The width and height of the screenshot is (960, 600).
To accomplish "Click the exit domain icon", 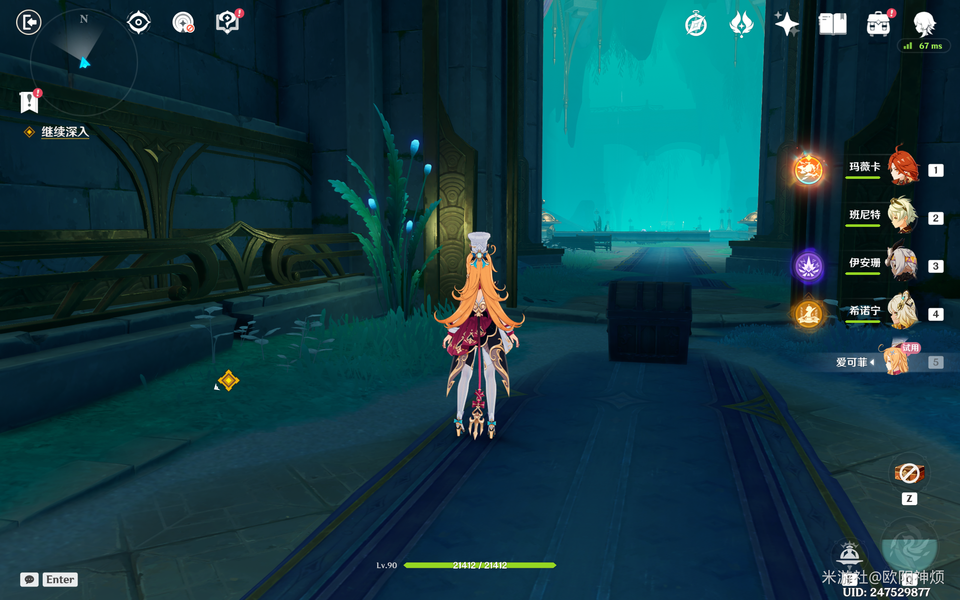I will click(29, 23).
